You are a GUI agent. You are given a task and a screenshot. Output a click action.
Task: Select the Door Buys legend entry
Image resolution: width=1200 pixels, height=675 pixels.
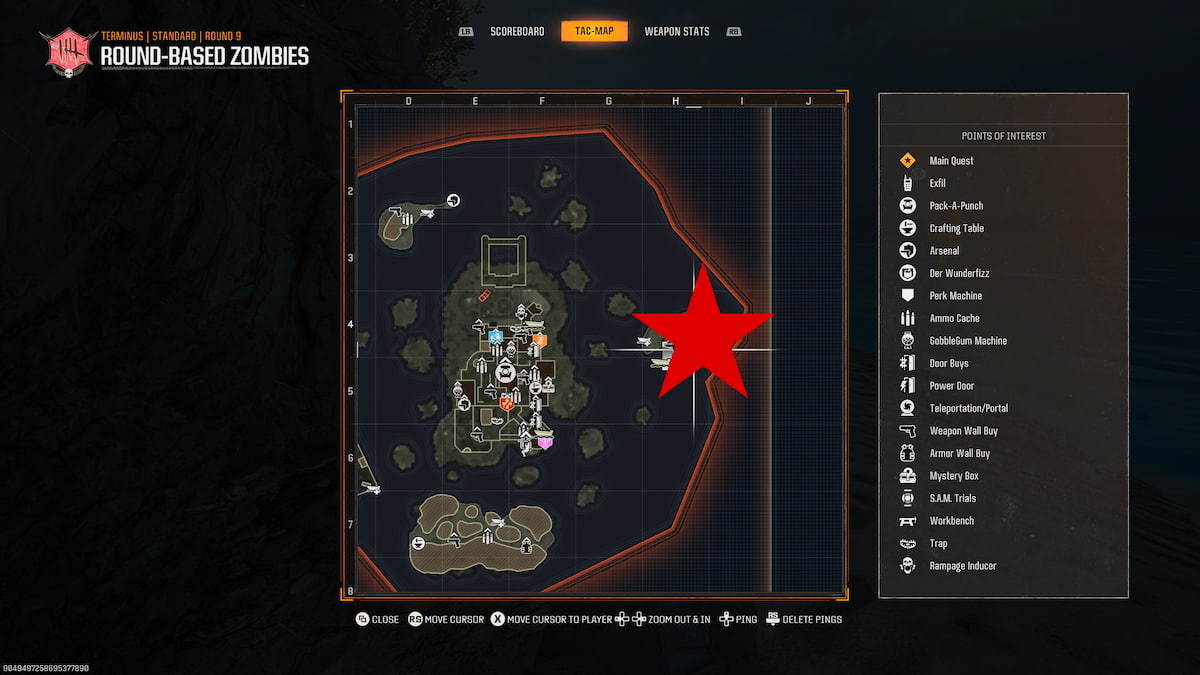(948, 363)
